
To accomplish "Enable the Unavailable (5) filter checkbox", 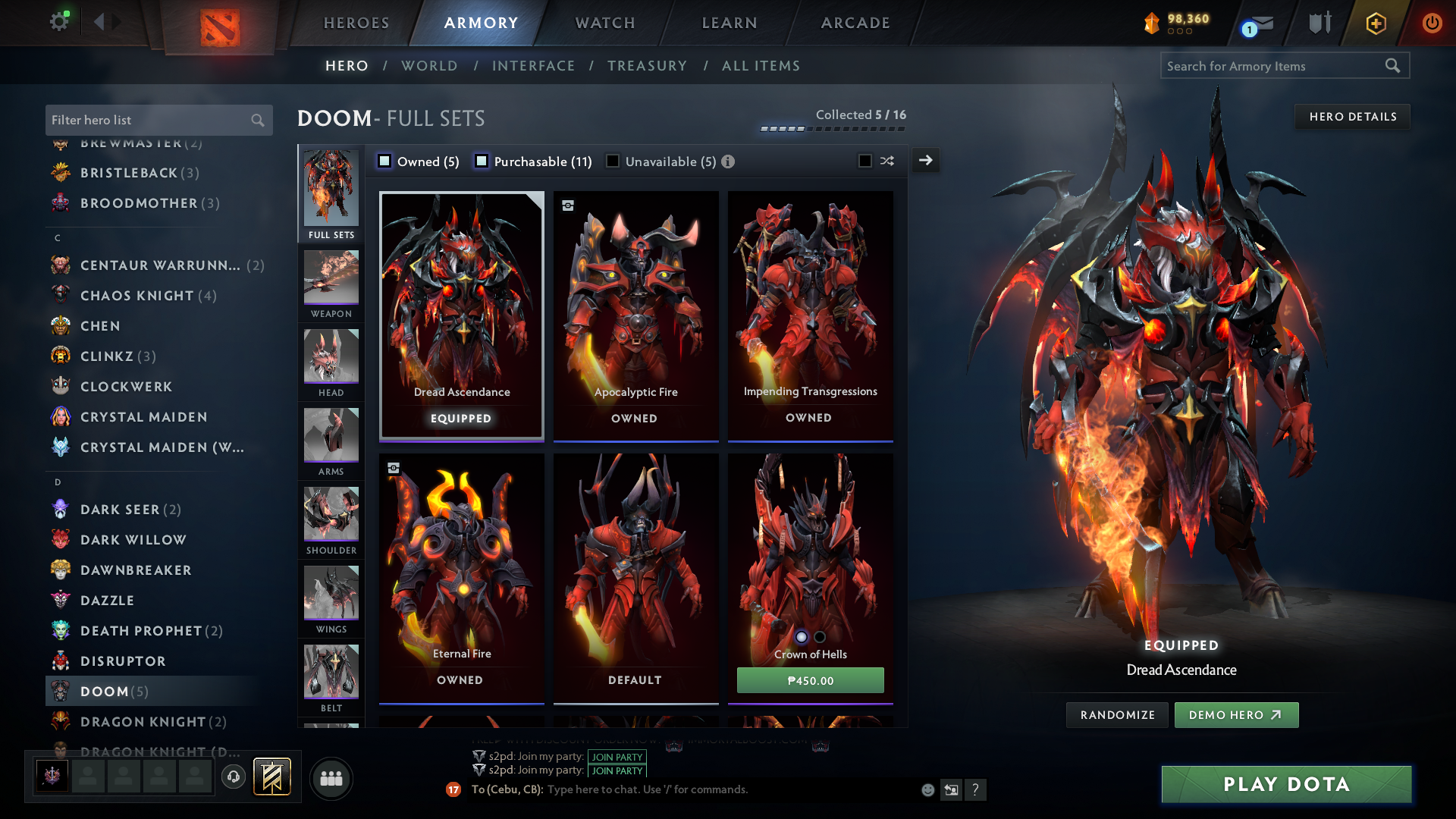I will [613, 161].
